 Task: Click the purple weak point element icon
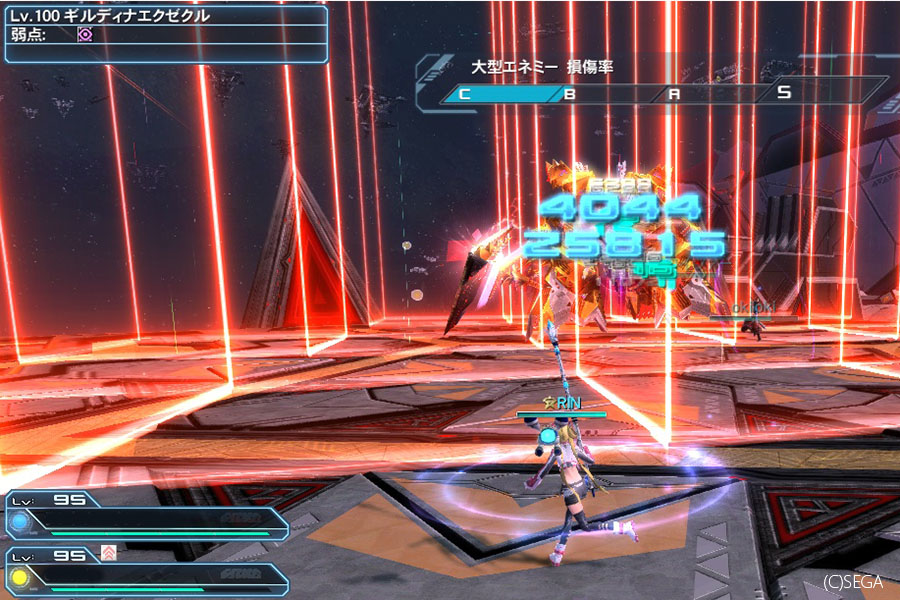[x=85, y=34]
